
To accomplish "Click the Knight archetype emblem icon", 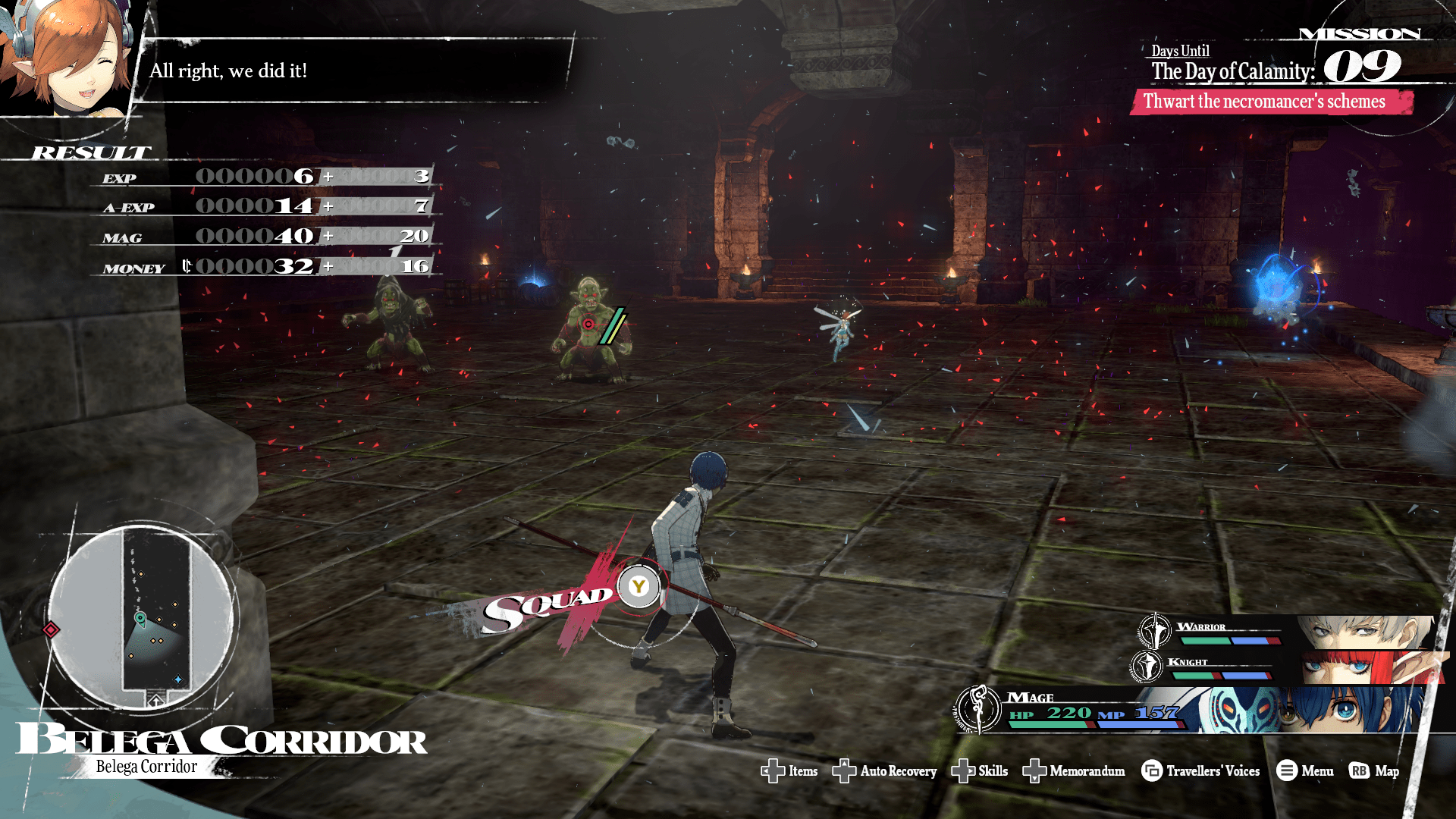I will click(1146, 666).
